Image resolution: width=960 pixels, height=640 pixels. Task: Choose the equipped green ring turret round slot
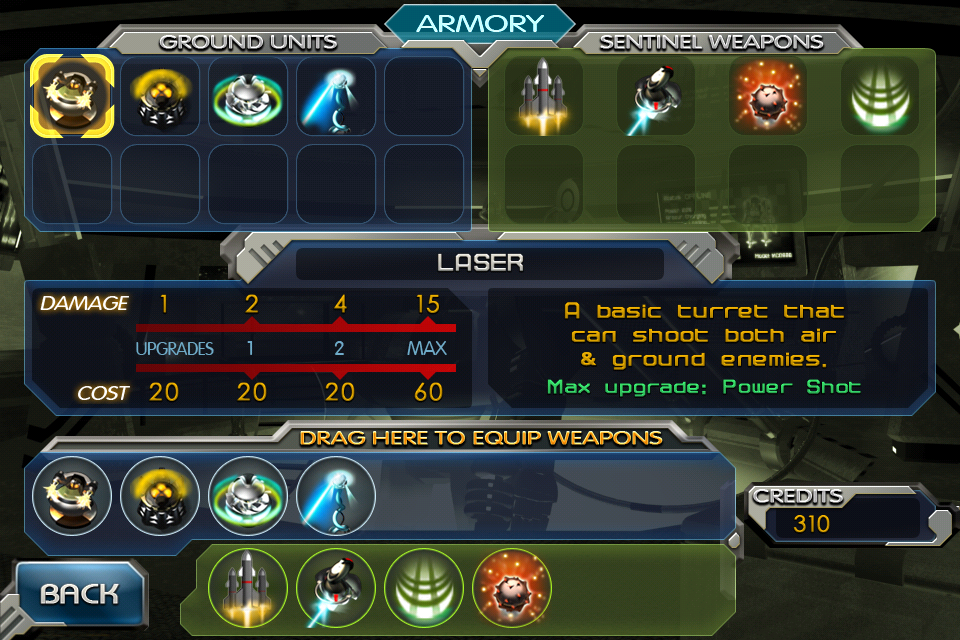pyautogui.click(x=248, y=496)
